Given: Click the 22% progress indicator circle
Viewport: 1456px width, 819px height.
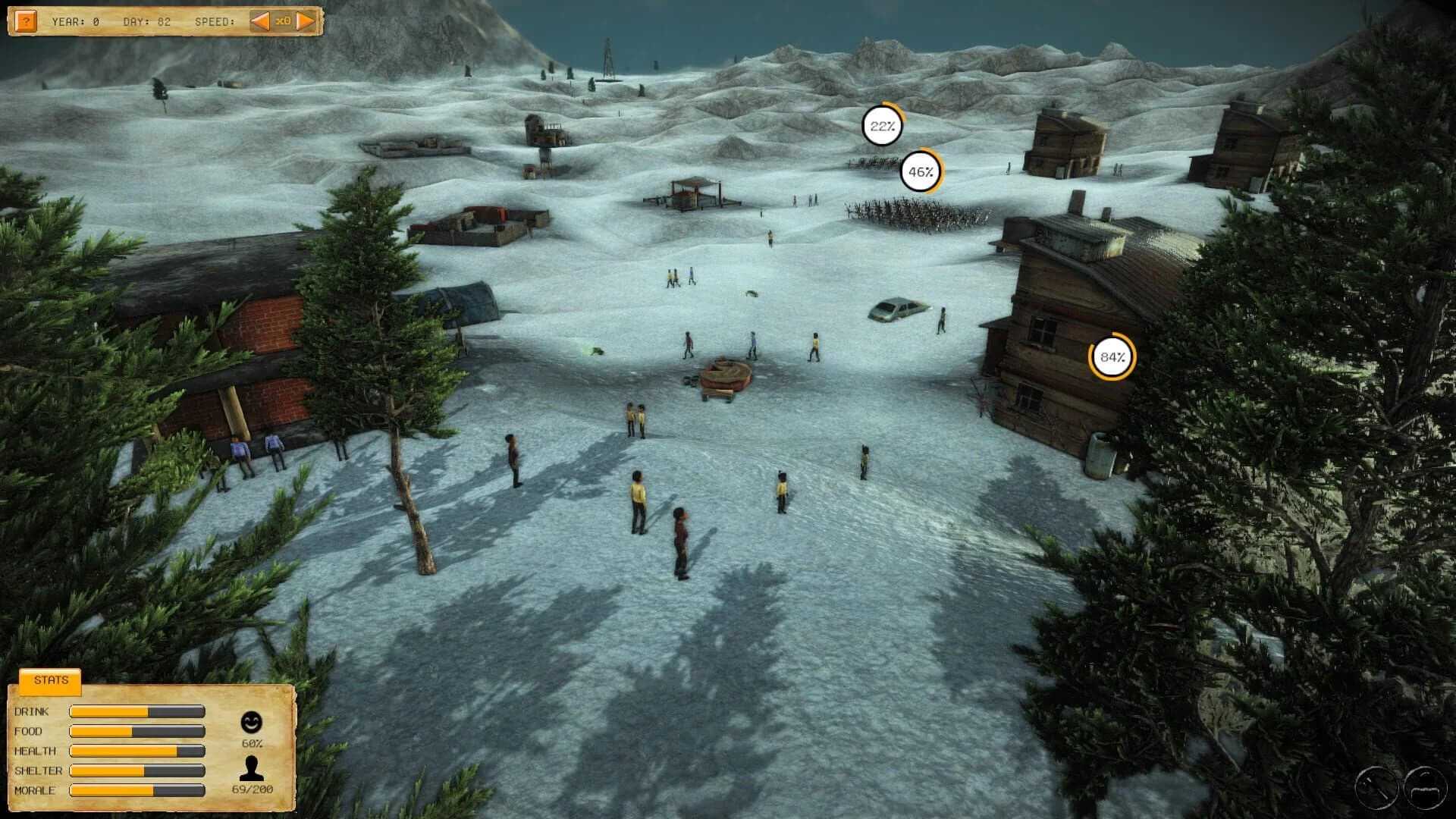Looking at the screenshot, I should [x=882, y=127].
